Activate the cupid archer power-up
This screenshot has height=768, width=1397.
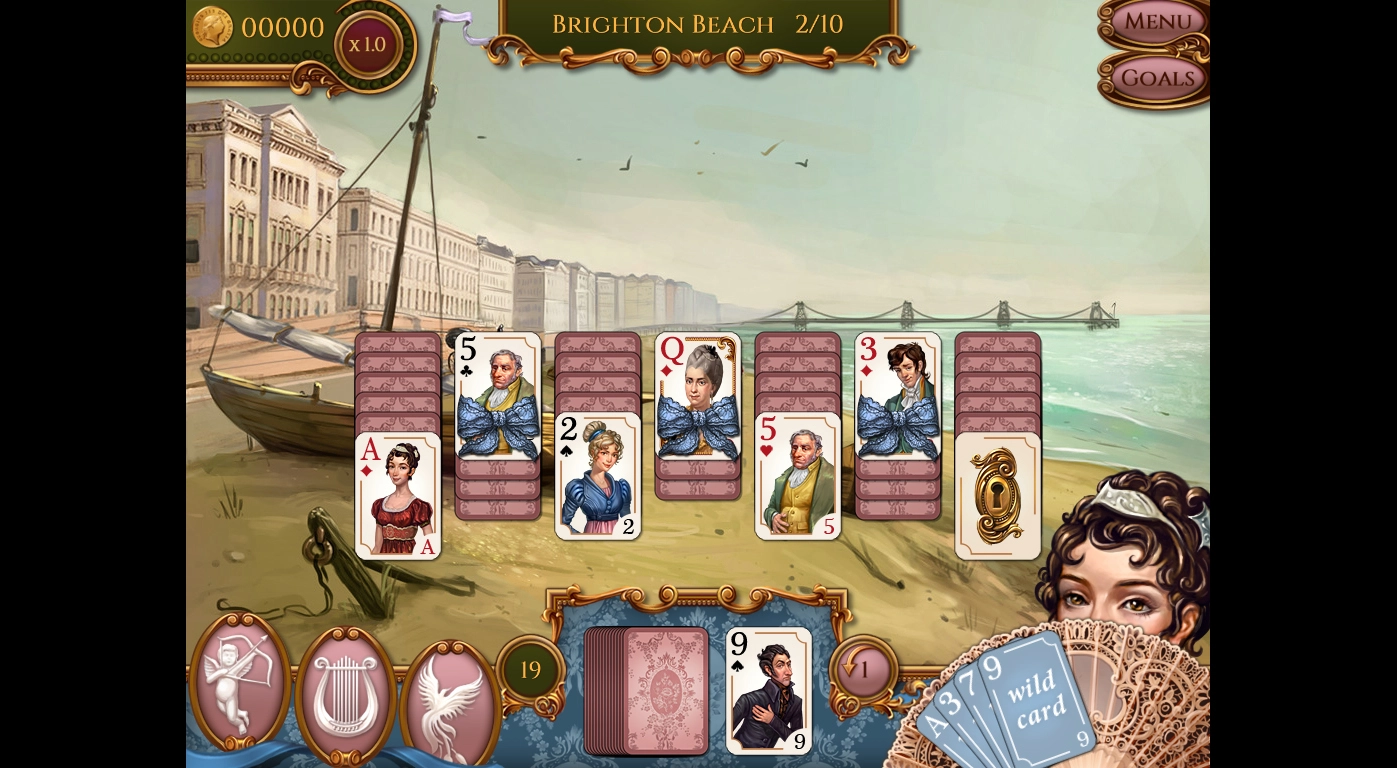tap(239, 680)
